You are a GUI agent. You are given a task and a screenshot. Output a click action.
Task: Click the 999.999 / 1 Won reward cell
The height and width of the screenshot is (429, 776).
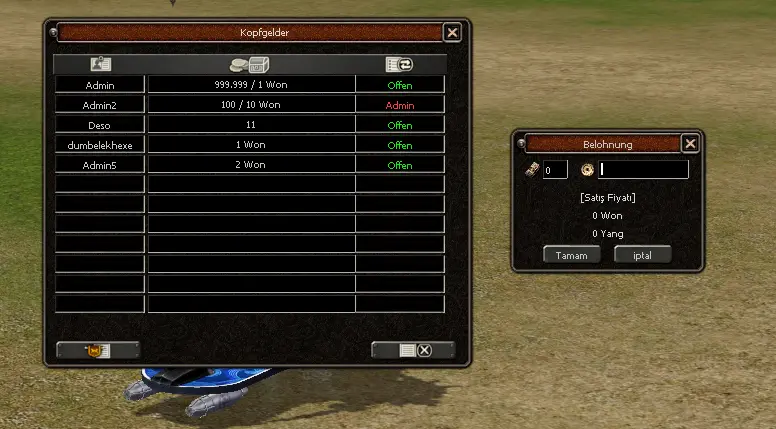click(x=251, y=85)
